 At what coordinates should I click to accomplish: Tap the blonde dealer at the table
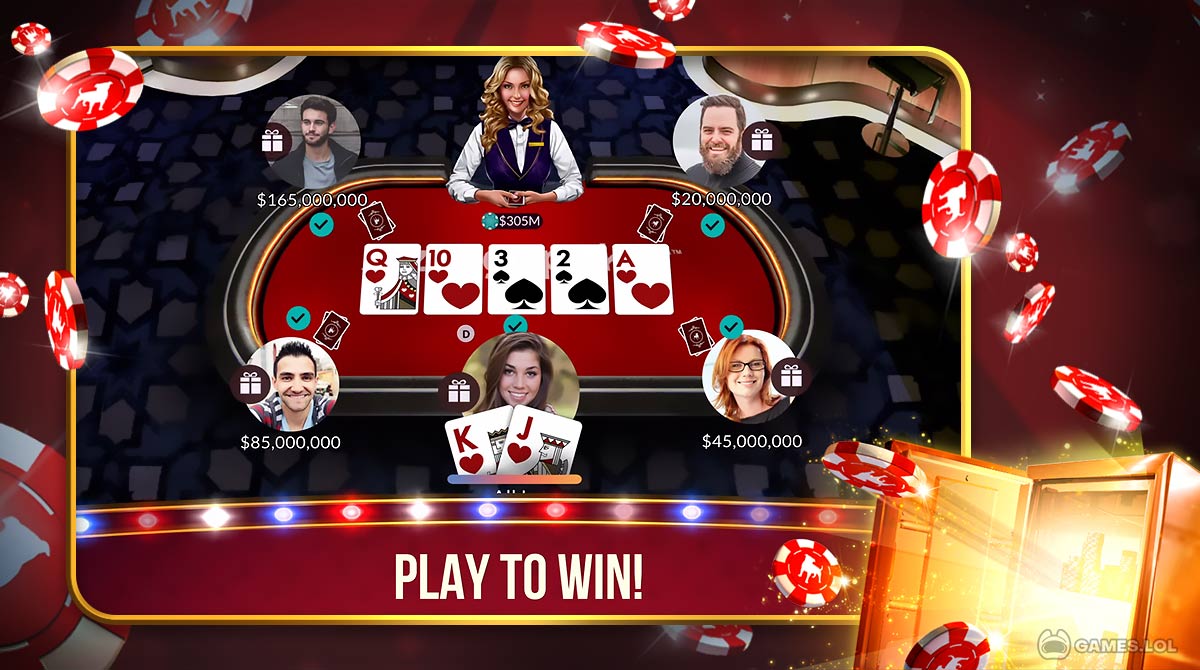pos(514,130)
